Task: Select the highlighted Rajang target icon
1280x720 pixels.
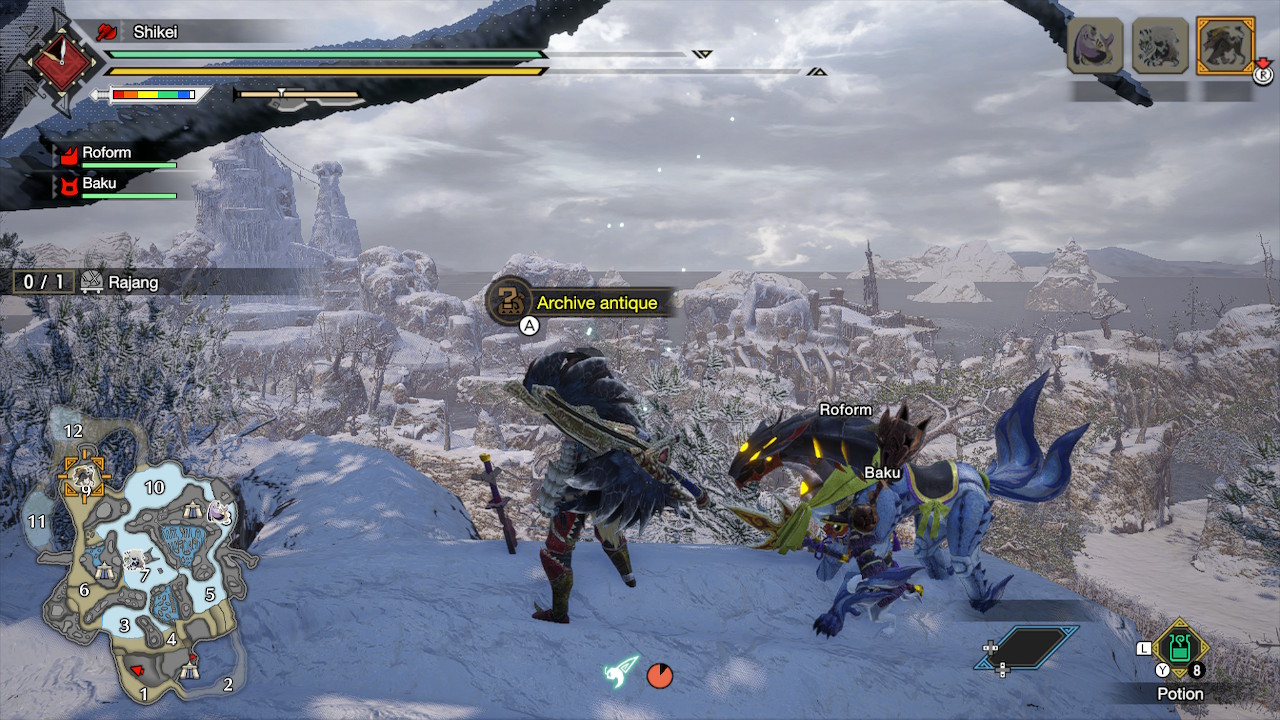Action: click(x=1225, y=45)
